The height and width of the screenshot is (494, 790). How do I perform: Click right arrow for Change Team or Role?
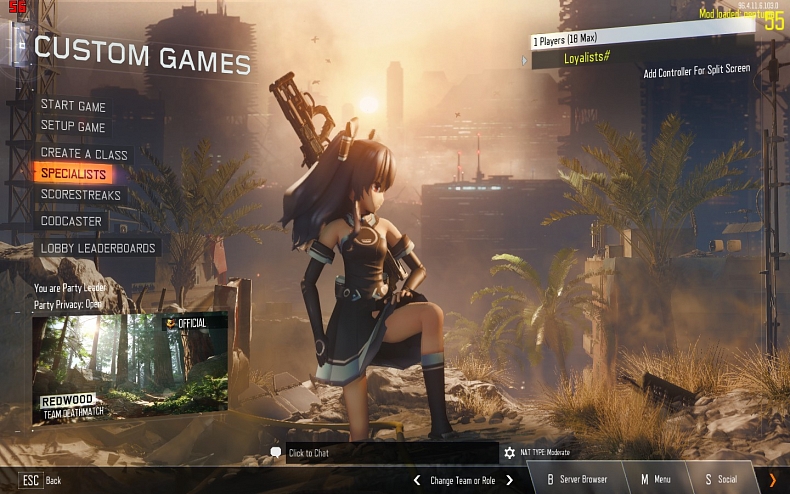(x=509, y=480)
